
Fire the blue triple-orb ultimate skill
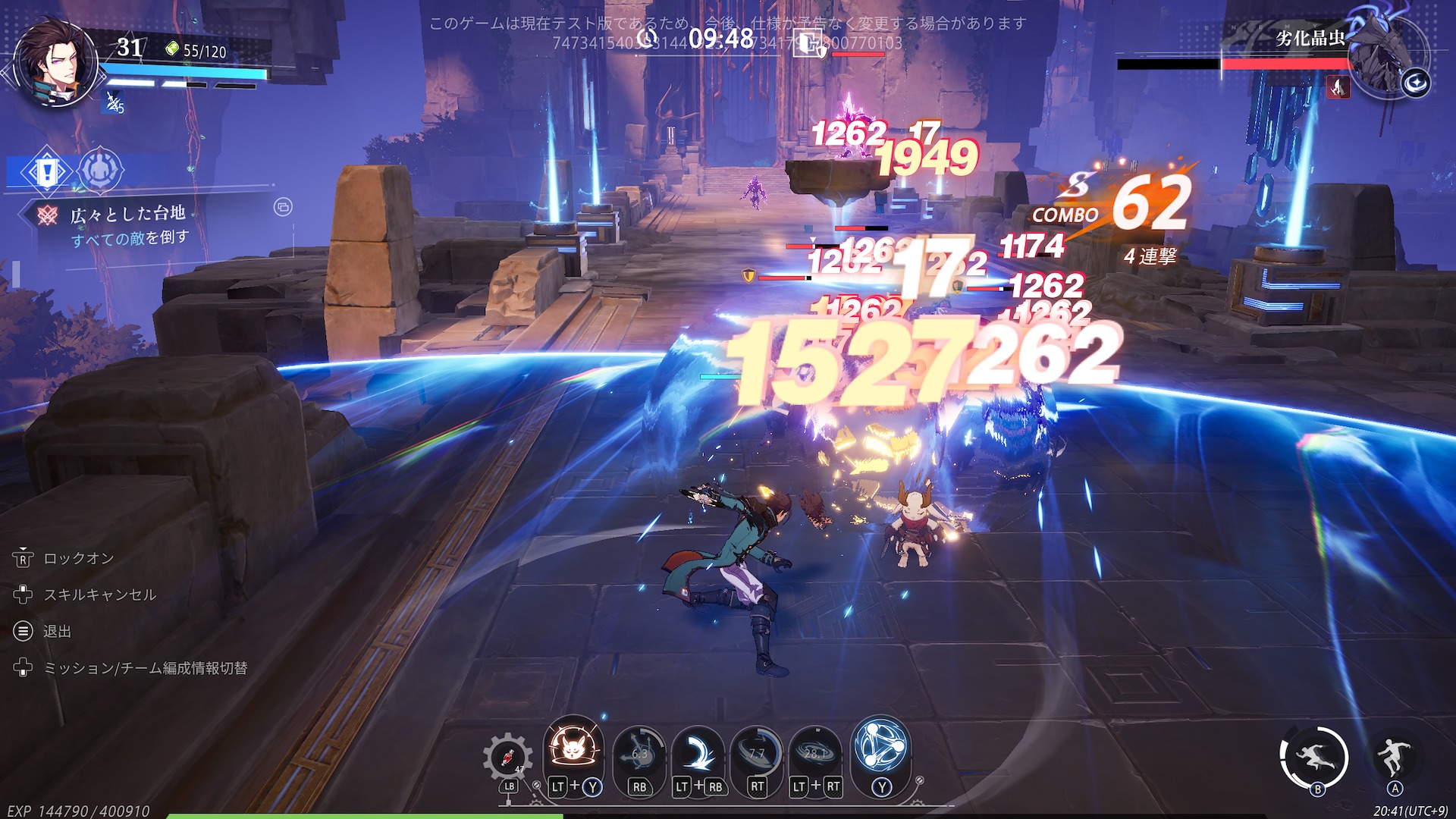tap(880, 746)
